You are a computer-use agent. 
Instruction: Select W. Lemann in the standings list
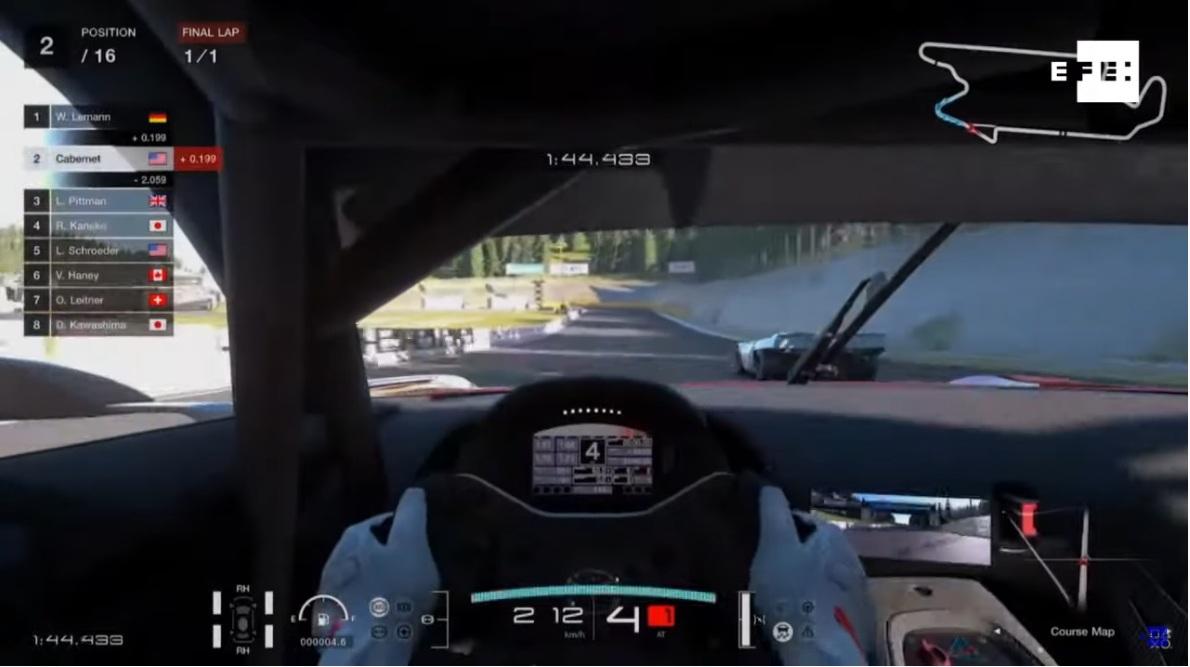point(98,117)
